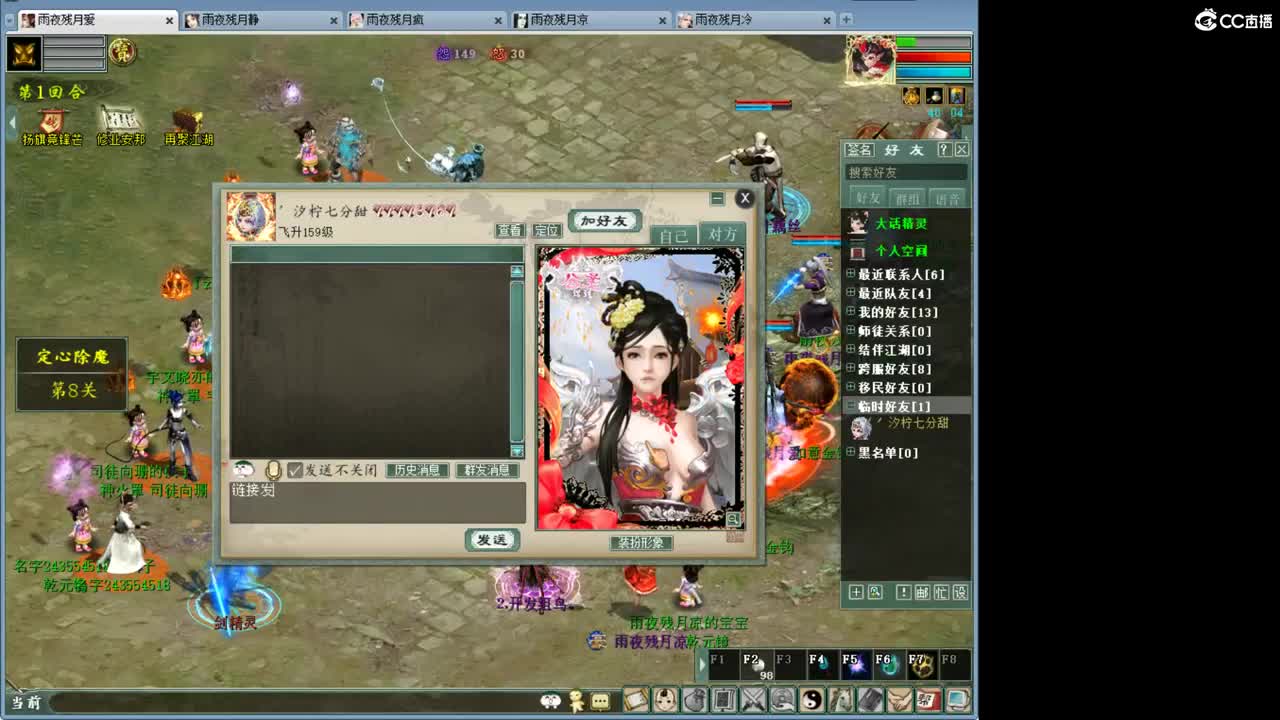
Task: Click the handshake trade icon
Action: (898, 700)
